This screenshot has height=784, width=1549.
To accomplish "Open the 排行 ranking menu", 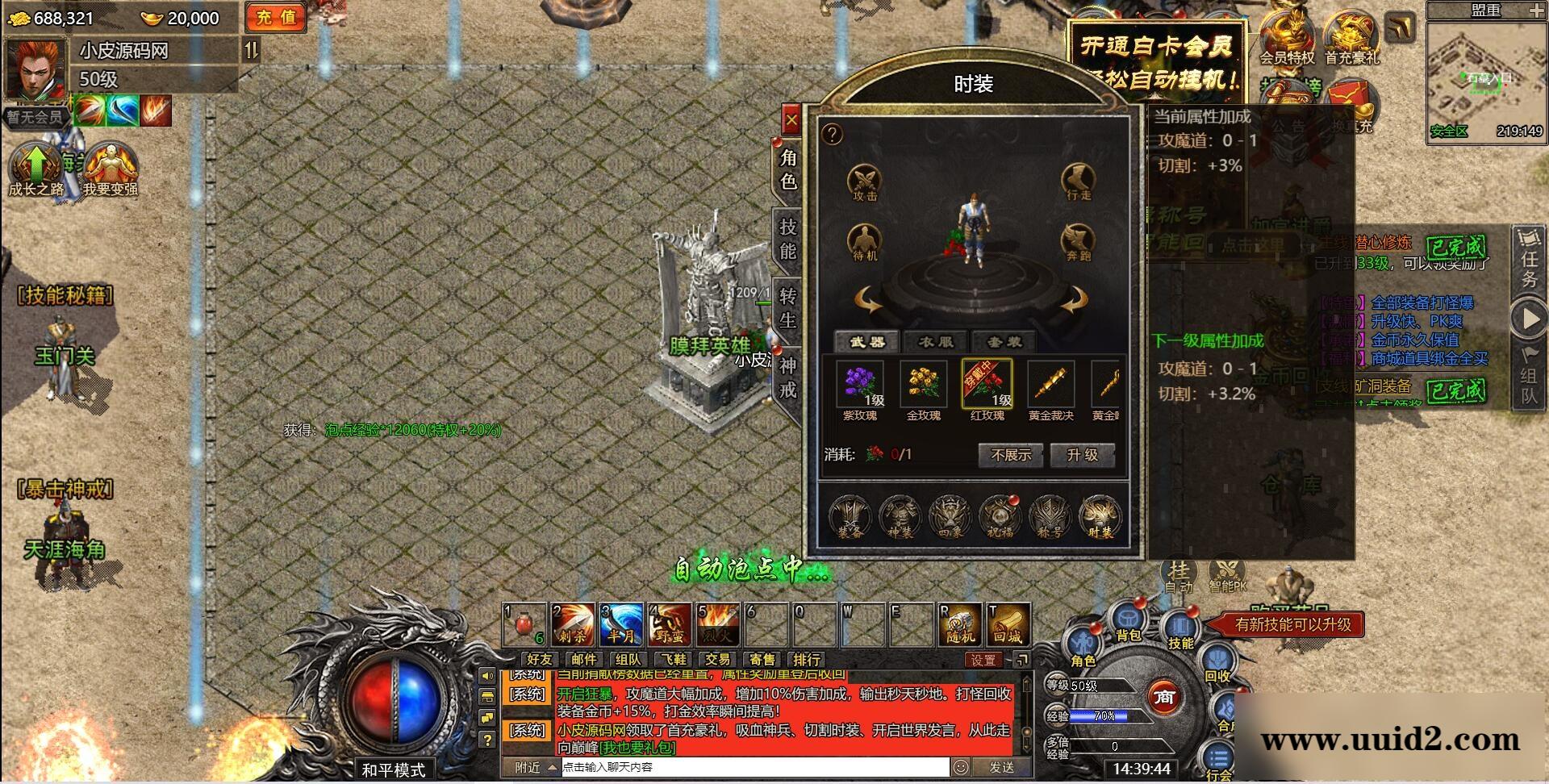I will click(806, 659).
